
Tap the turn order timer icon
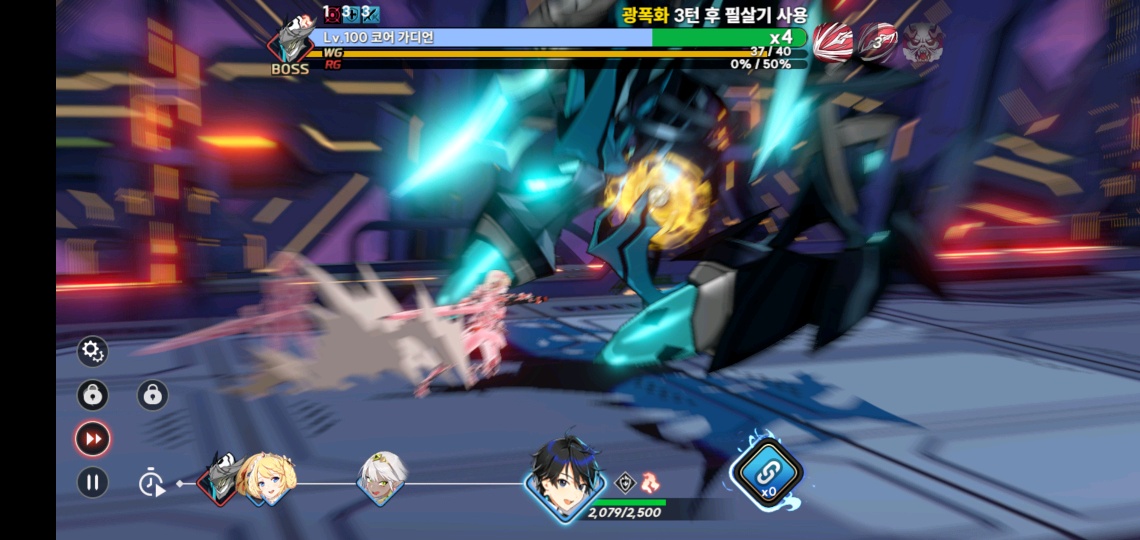[x=152, y=483]
